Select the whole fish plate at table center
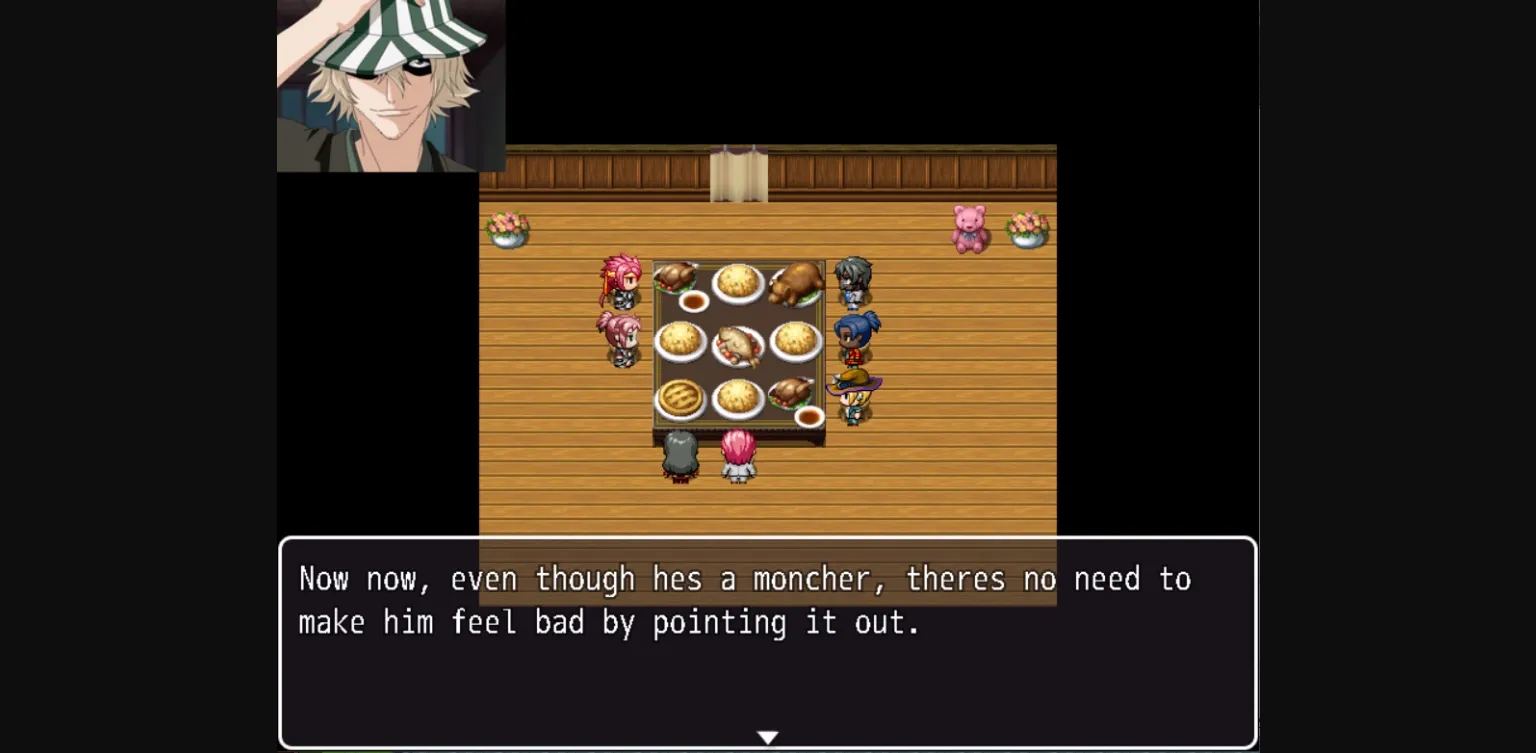 (738, 340)
